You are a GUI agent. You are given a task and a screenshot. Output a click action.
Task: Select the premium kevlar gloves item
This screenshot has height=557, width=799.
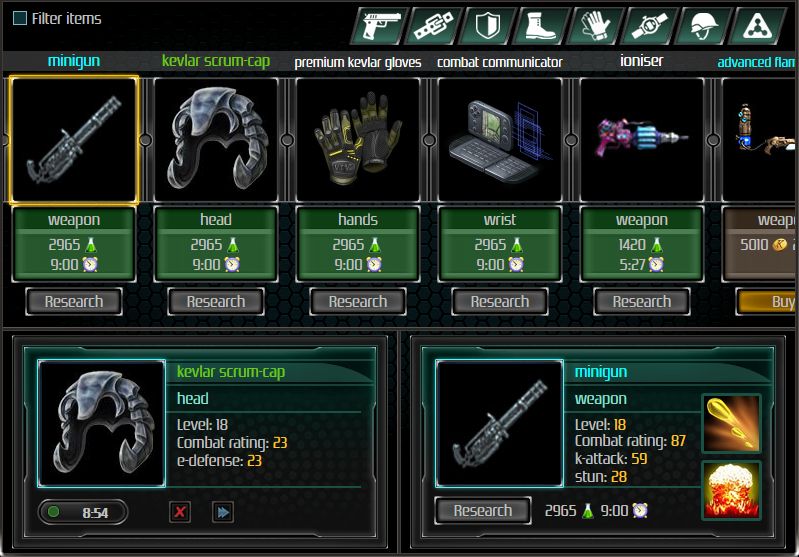(x=358, y=139)
